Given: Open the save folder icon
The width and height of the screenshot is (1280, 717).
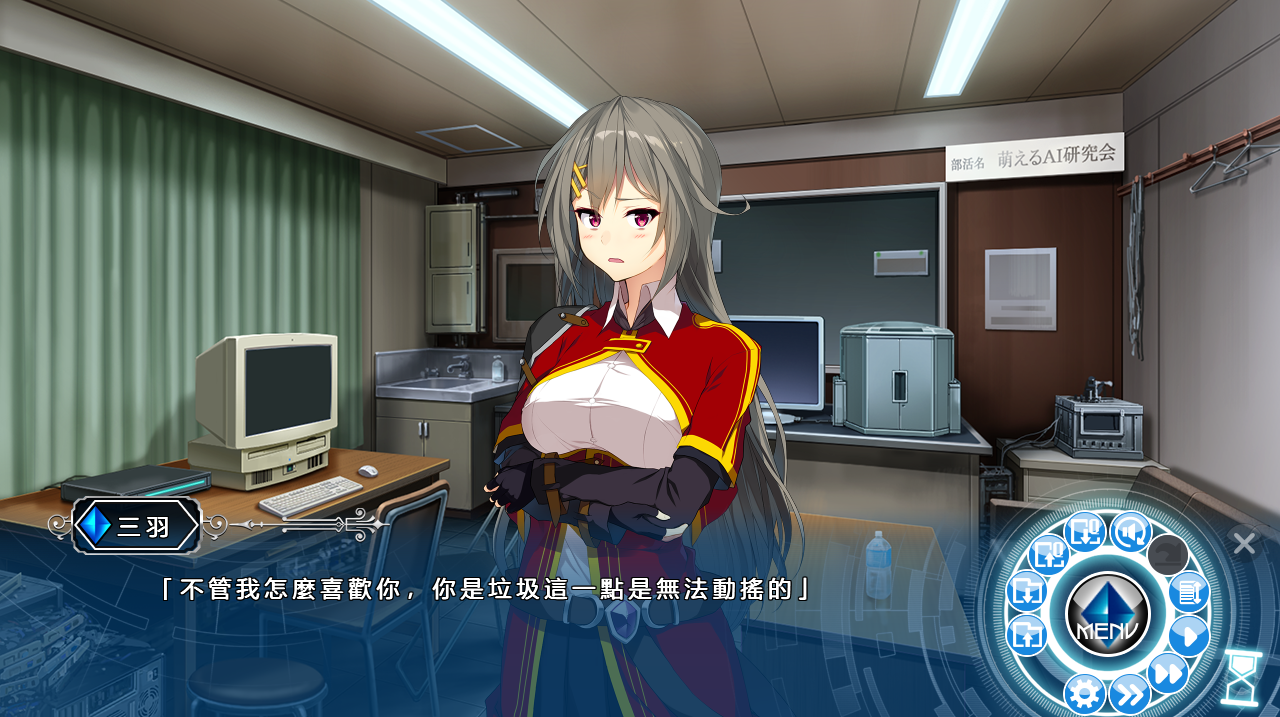Looking at the screenshot, I should (1027, 591).
